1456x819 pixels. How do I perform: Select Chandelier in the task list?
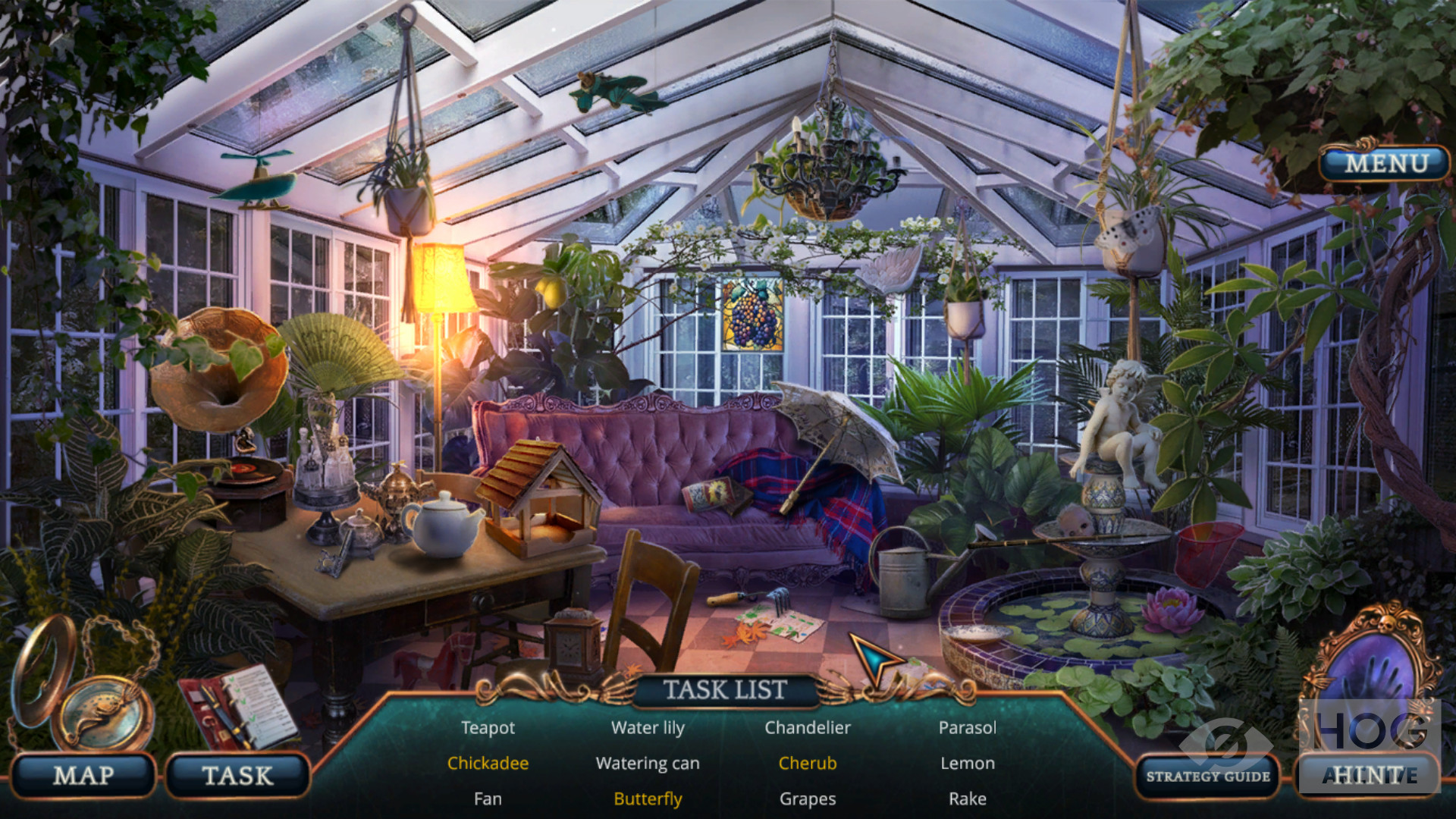point(808,728)
